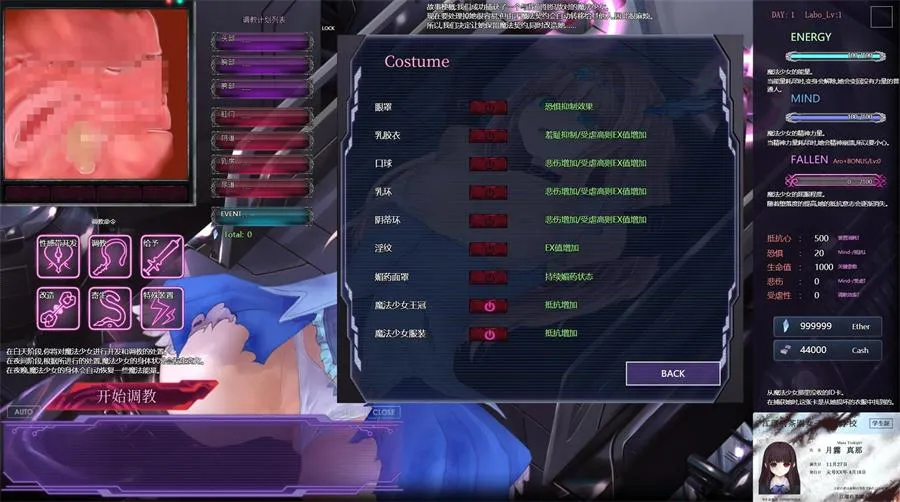
Task: Toggle the 魔法少女王冠 costume power switch
Action: click(x=488, y=306)
